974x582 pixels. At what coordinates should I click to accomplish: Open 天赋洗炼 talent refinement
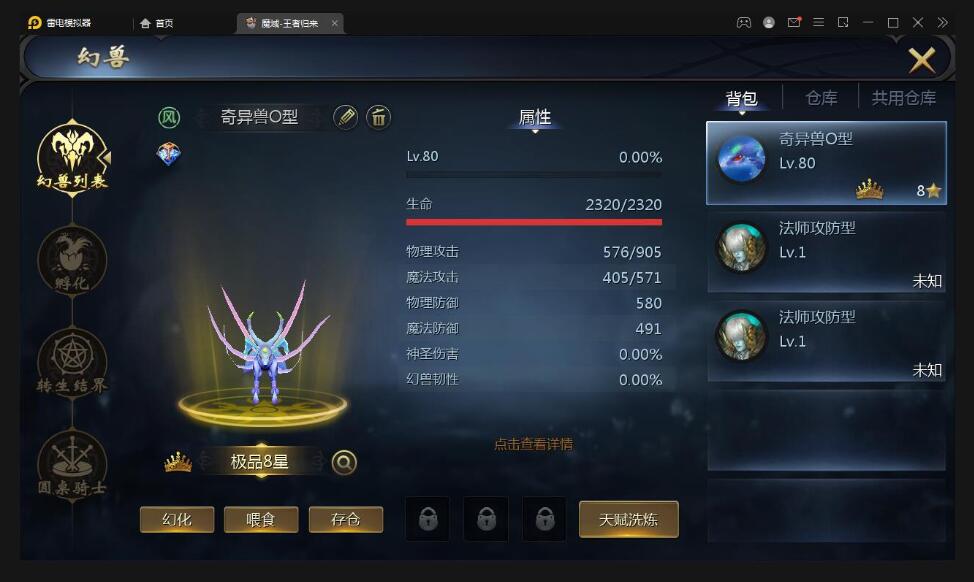click(x=628, y=520)
